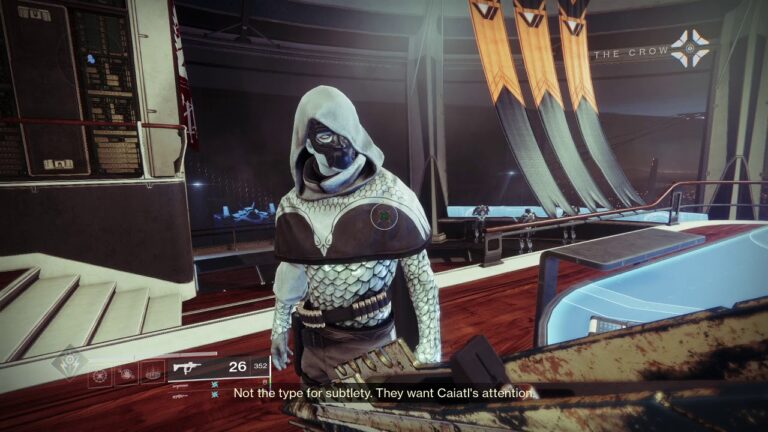Select the equipped rifle weapon slot

(189, 367)
